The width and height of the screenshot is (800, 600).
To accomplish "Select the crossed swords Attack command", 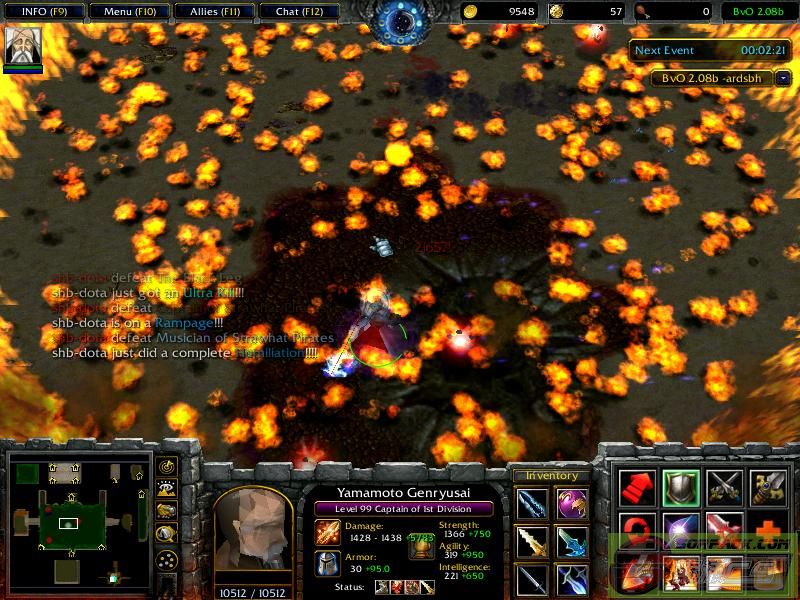I will tap(723, 488).
